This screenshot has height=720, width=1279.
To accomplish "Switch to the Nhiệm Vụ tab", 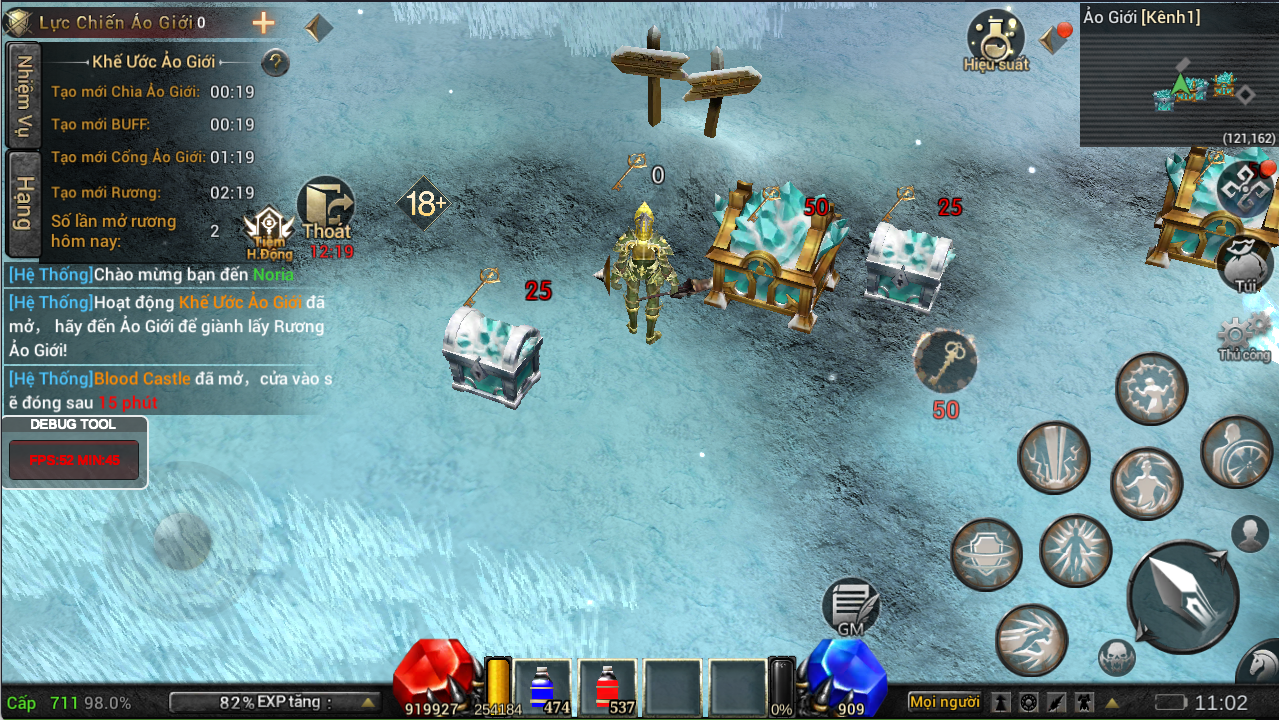I will 24,95.
